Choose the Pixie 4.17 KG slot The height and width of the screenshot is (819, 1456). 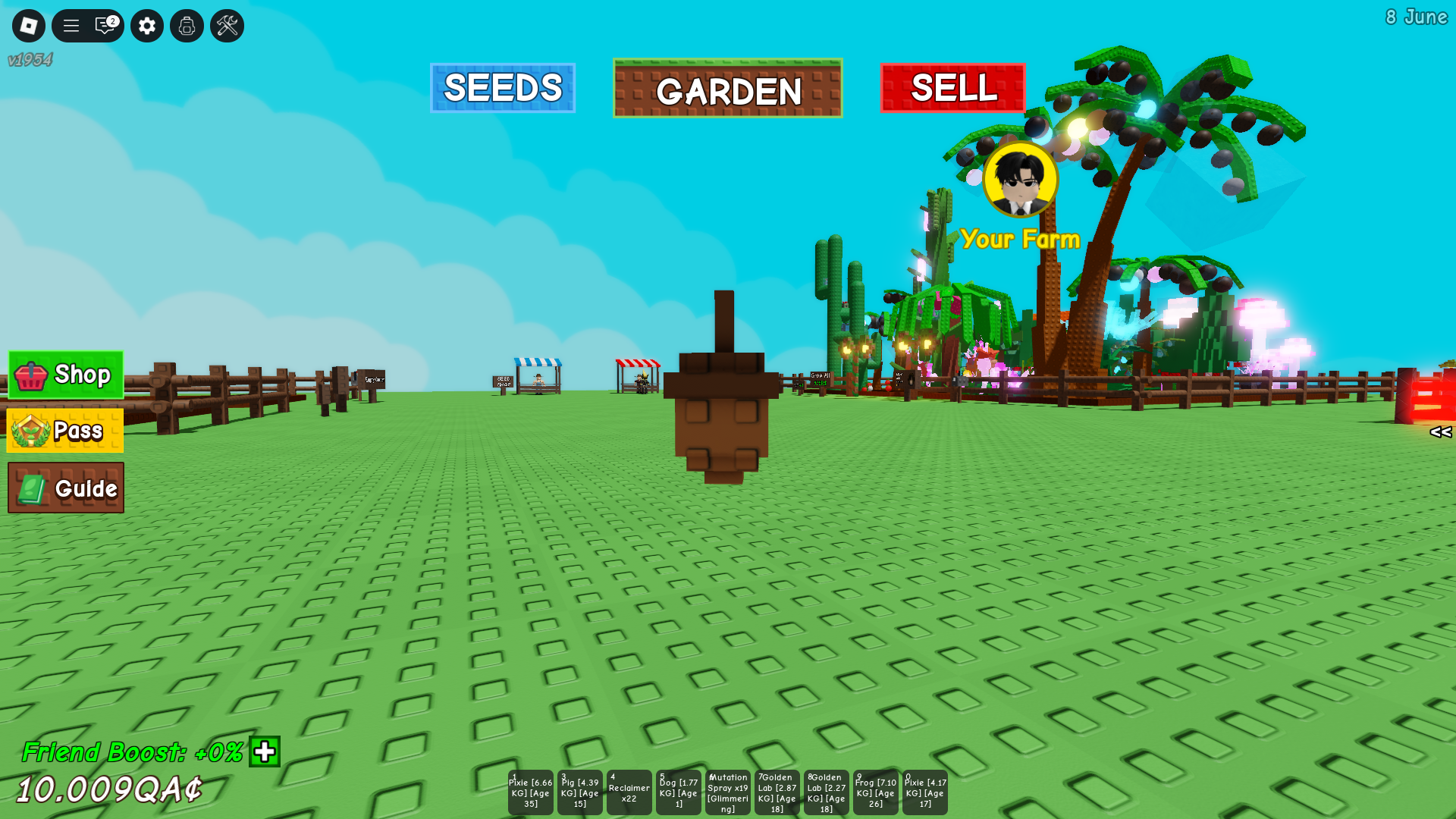925,792
